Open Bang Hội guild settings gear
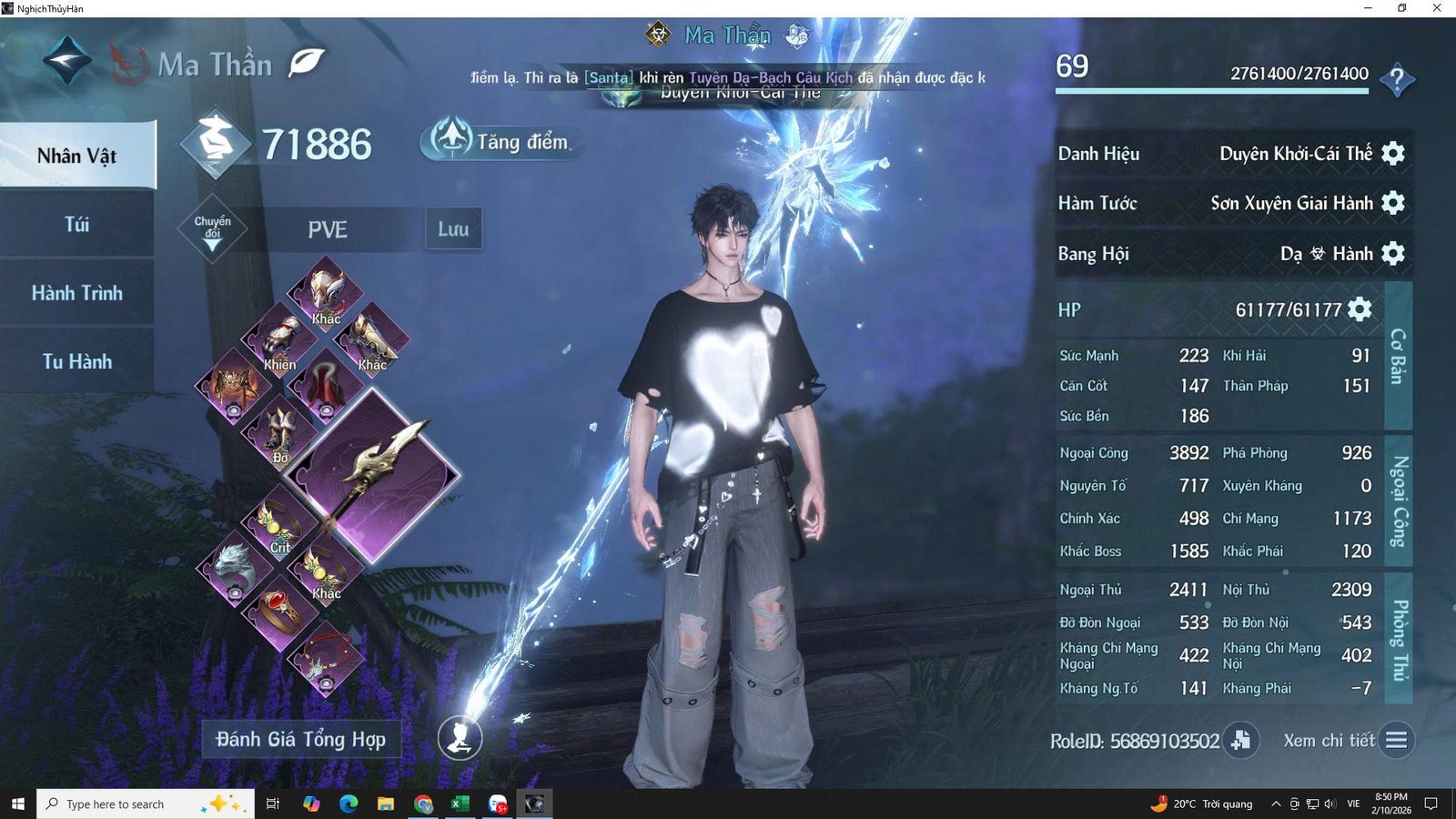The width and height of the screenshot is (1456, 819). click(1393, 253)
